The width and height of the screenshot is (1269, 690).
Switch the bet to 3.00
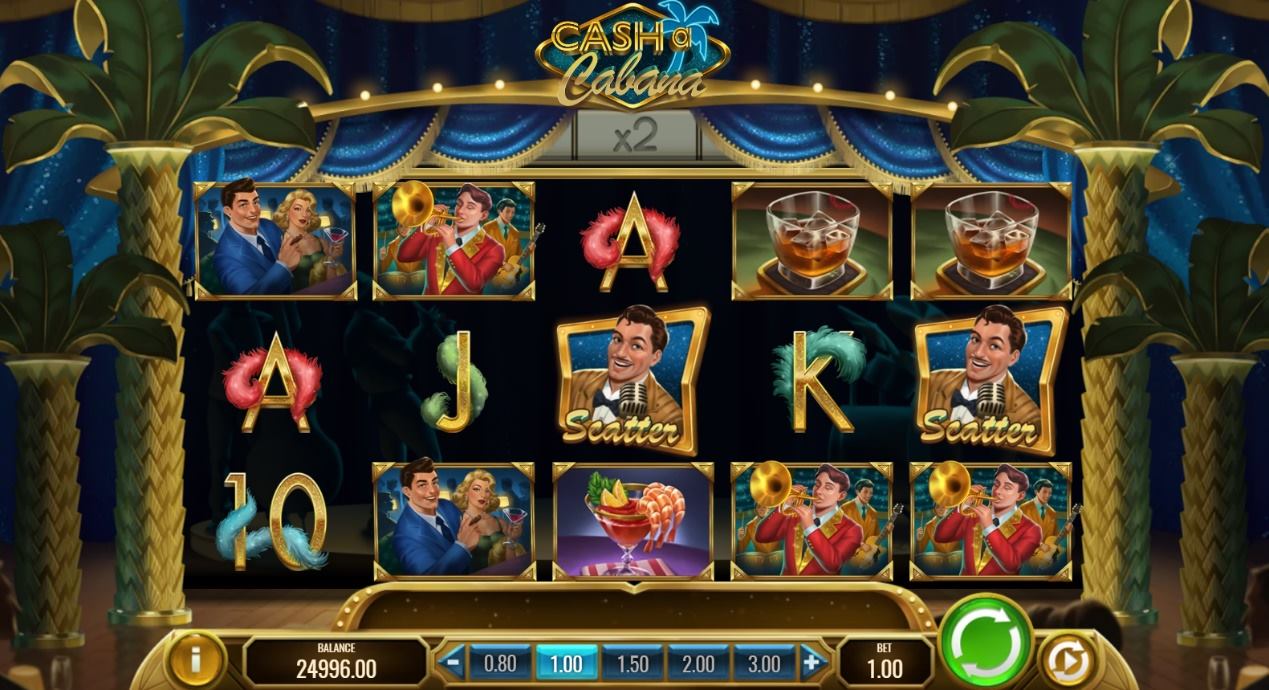764,663
